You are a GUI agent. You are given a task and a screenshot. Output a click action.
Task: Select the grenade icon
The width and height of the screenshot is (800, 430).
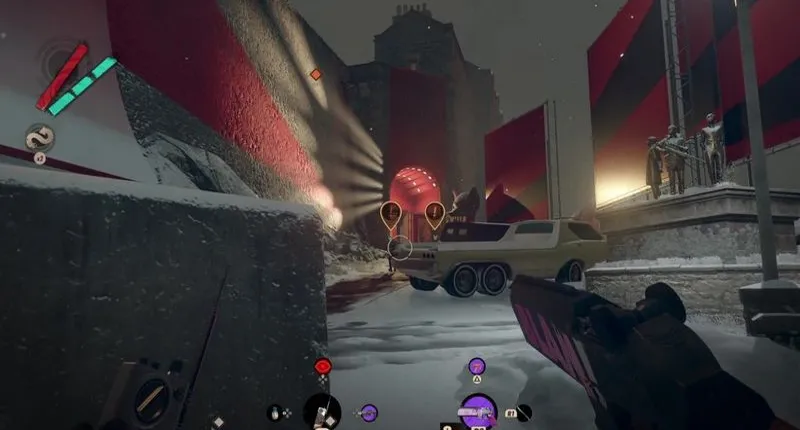coord(275,411)
